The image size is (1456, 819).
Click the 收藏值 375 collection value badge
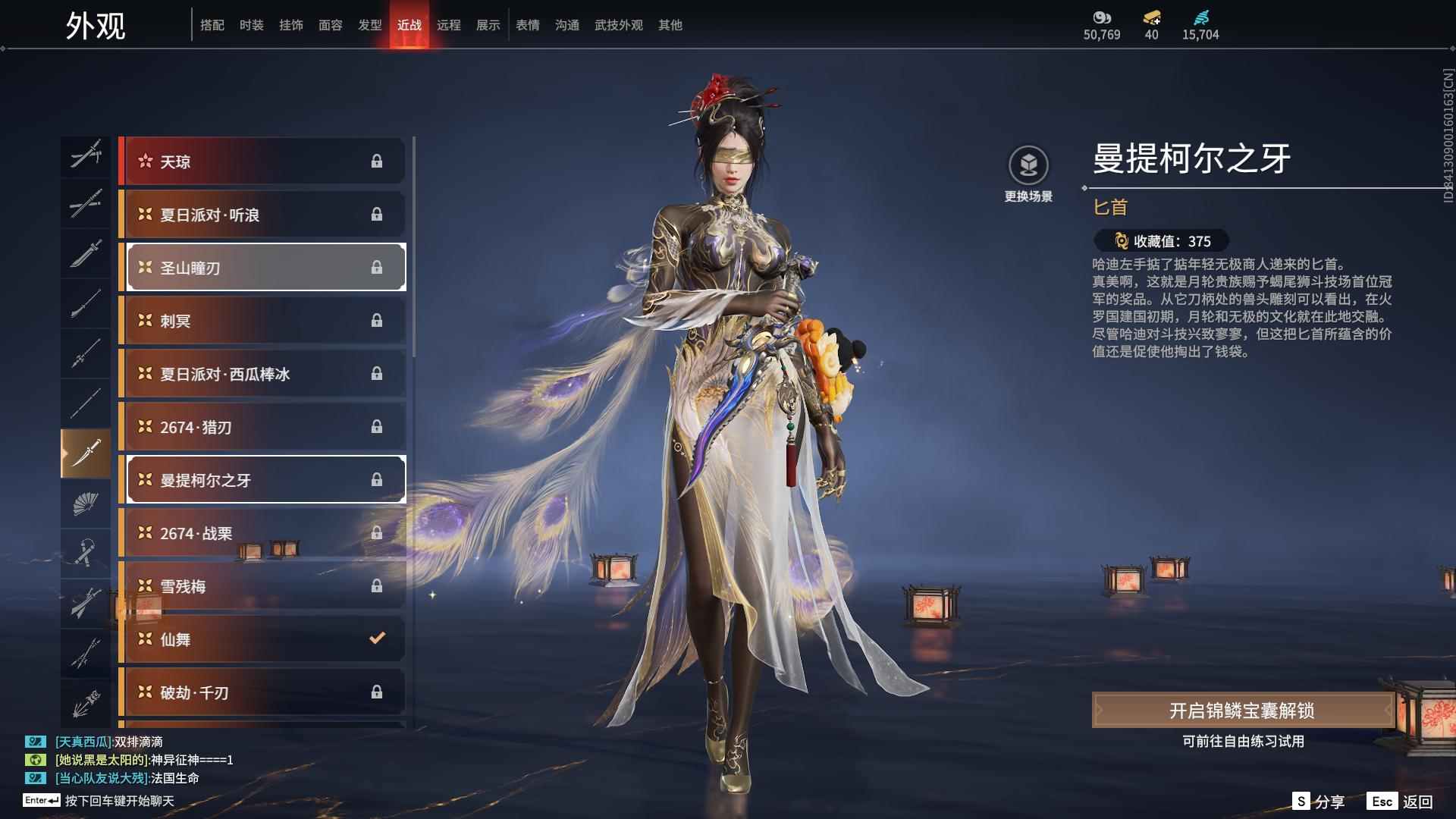pos(1155,242)
